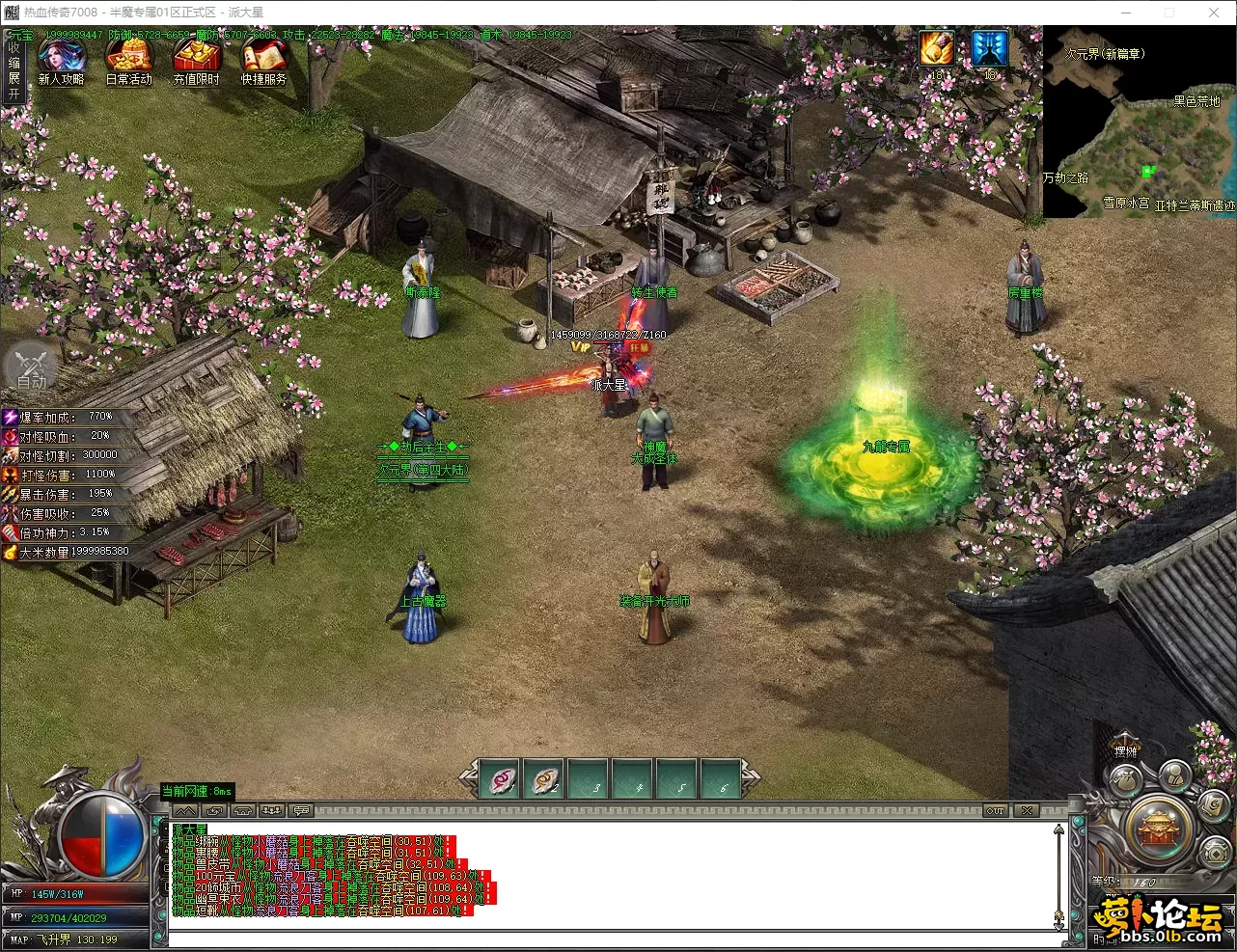Viewport: 1237px width, 952px height.
Task: Open the minimap
Action: (1139, 122)
